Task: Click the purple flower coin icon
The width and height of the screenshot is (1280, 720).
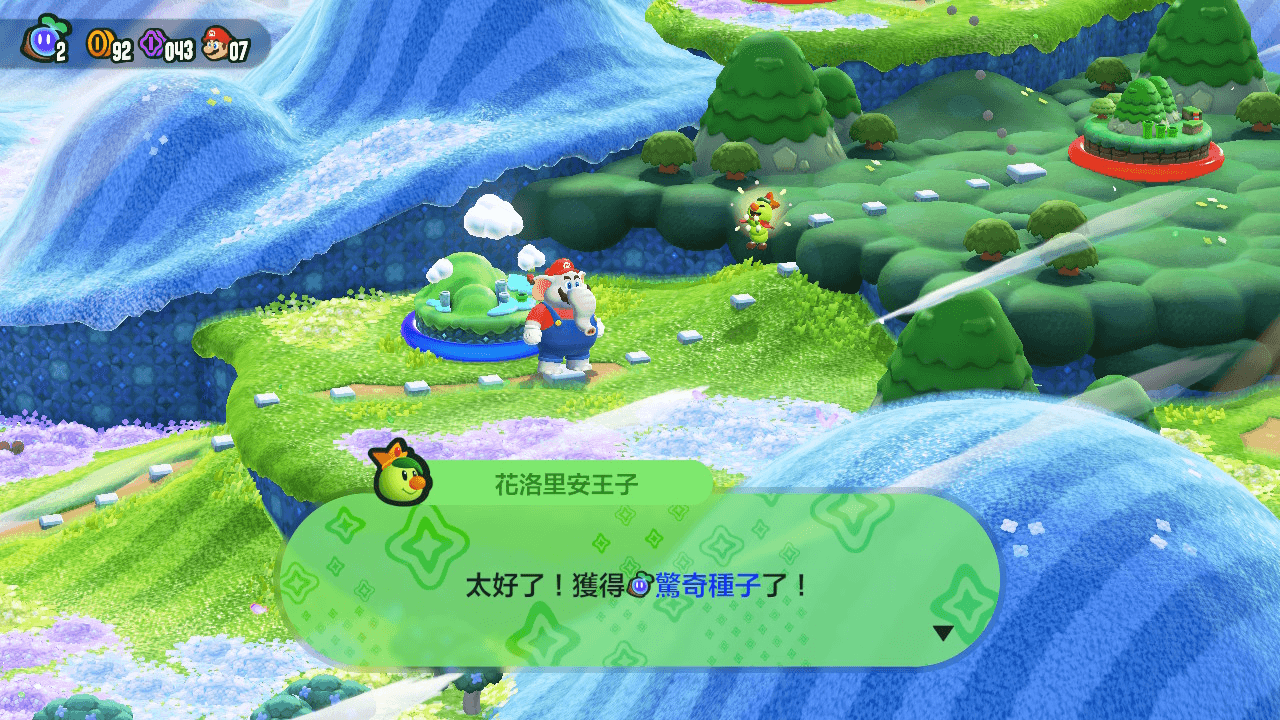Action: [x=152, y=43]
